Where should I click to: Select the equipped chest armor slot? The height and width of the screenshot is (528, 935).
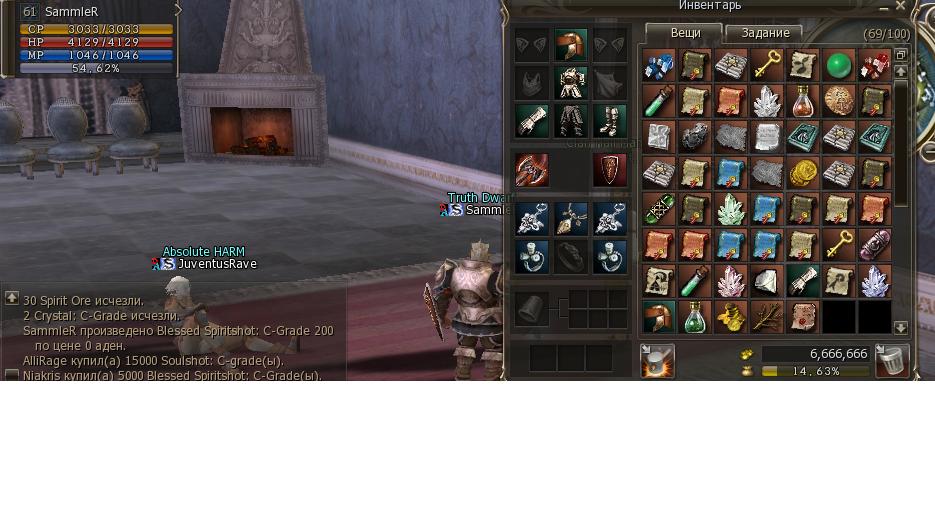point(571,83)
